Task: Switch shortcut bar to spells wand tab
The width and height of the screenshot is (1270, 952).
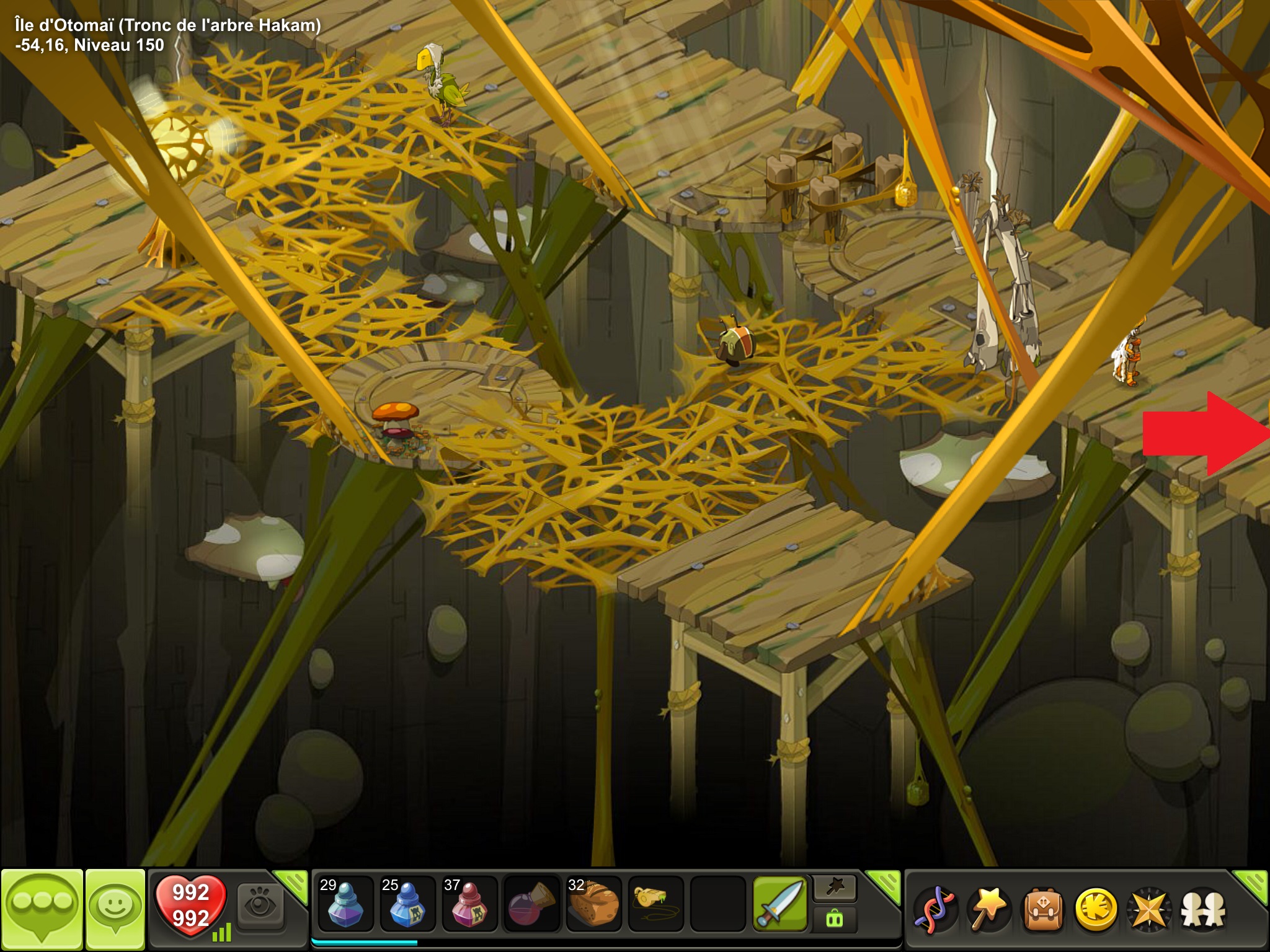Action: point(835,889)
